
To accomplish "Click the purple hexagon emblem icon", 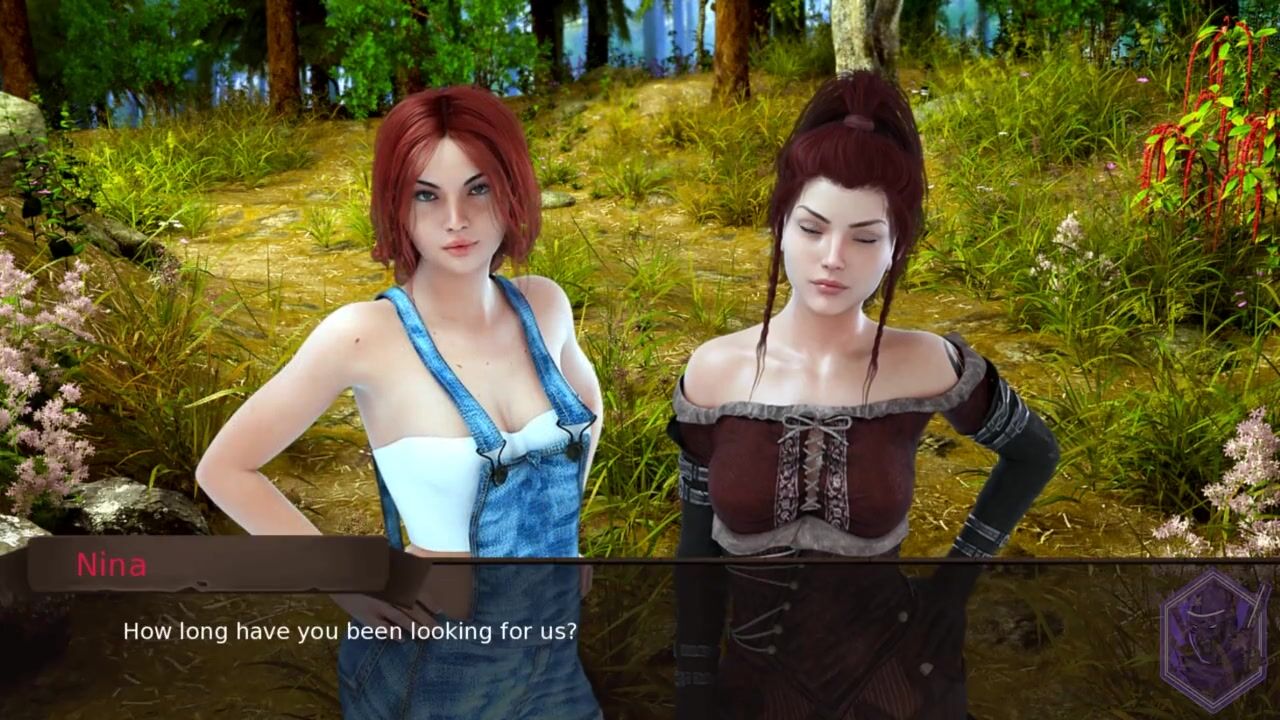I will (1215, 641).
